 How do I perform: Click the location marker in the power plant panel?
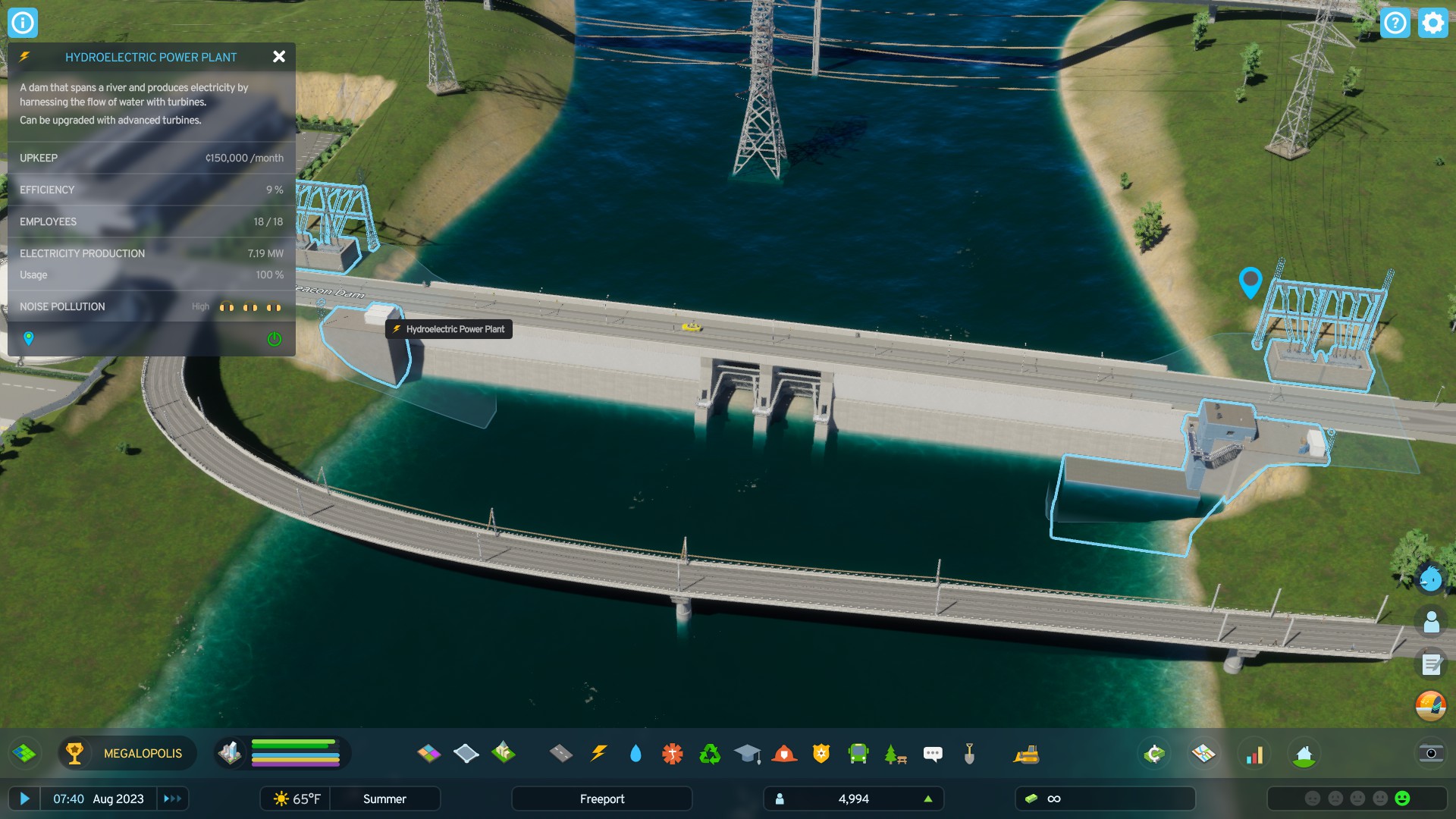[30, 338]
